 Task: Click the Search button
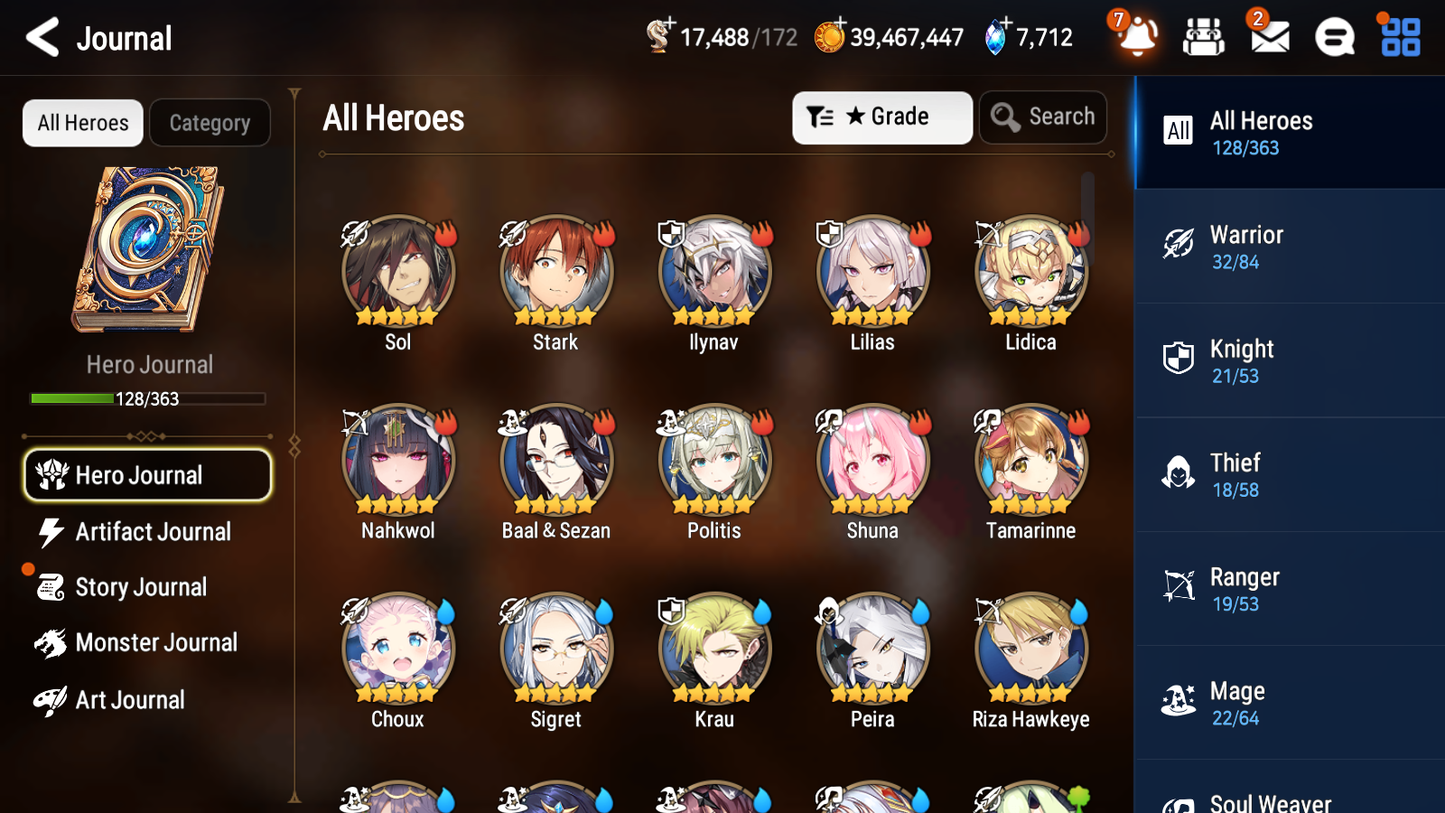1043,116
